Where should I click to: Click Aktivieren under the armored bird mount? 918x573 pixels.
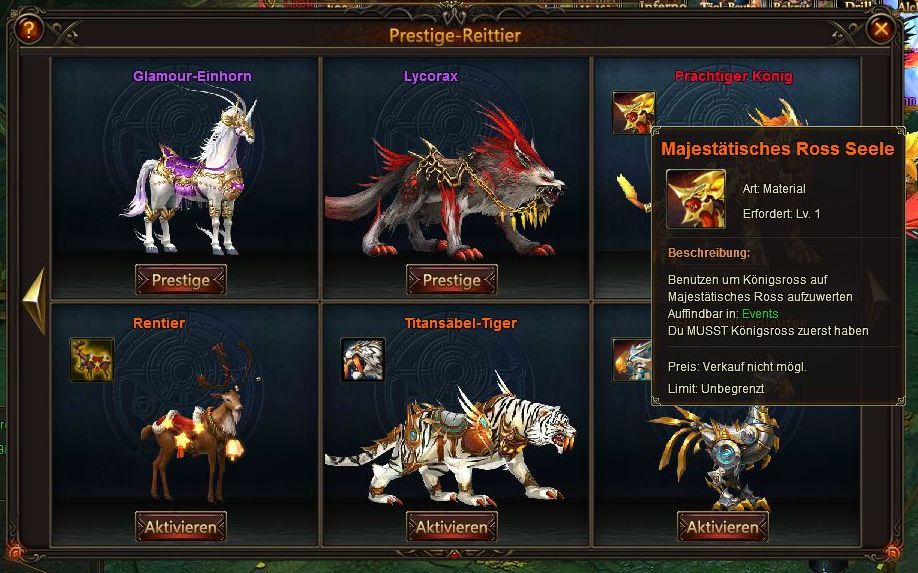click(723, 526)
